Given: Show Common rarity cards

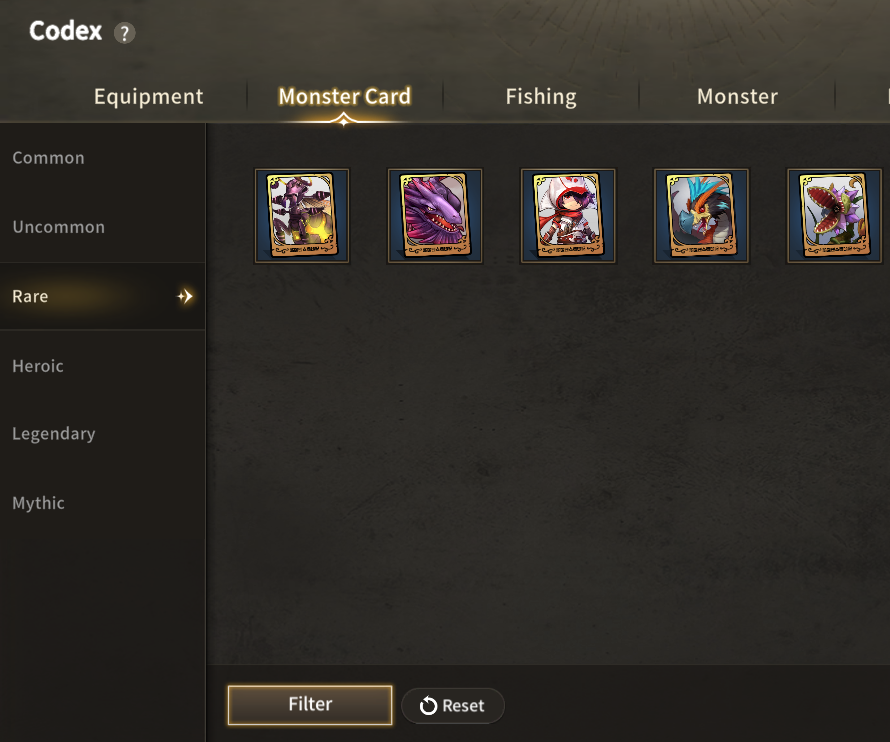Looking at the screenshot, I should 48,158.
